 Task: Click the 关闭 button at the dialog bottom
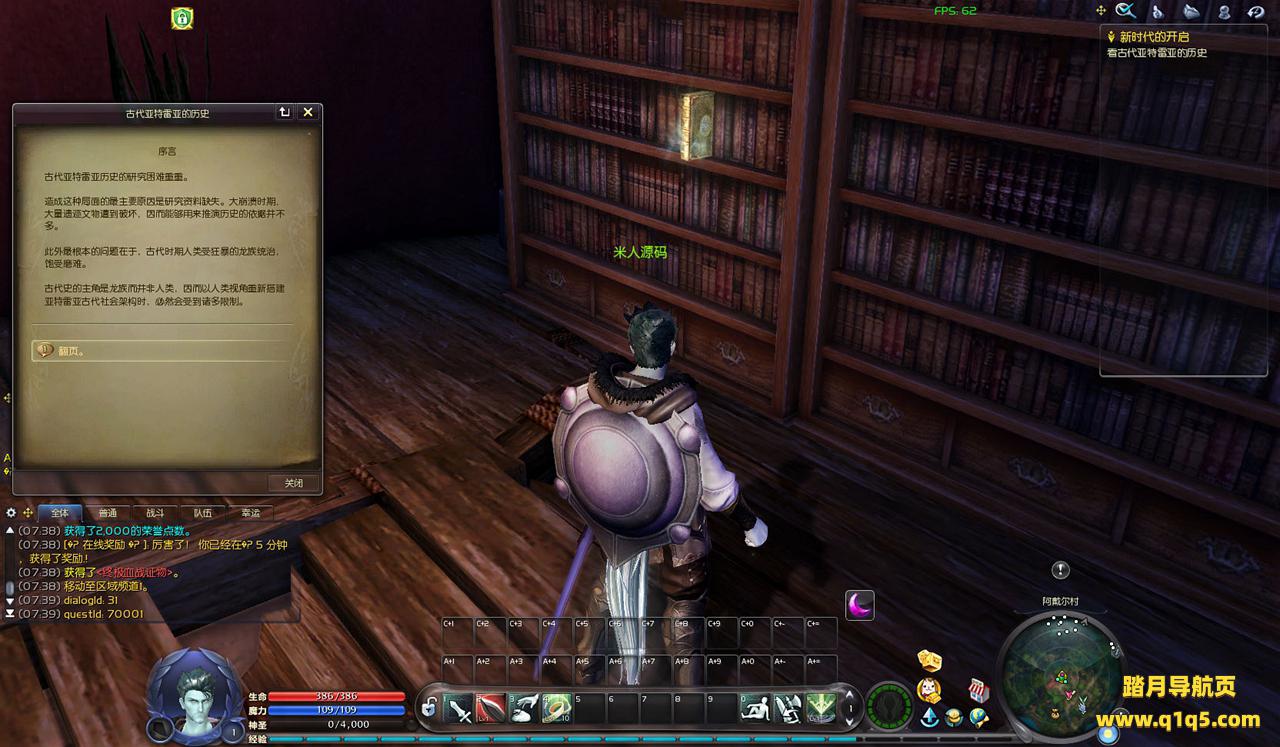[294, 483]
